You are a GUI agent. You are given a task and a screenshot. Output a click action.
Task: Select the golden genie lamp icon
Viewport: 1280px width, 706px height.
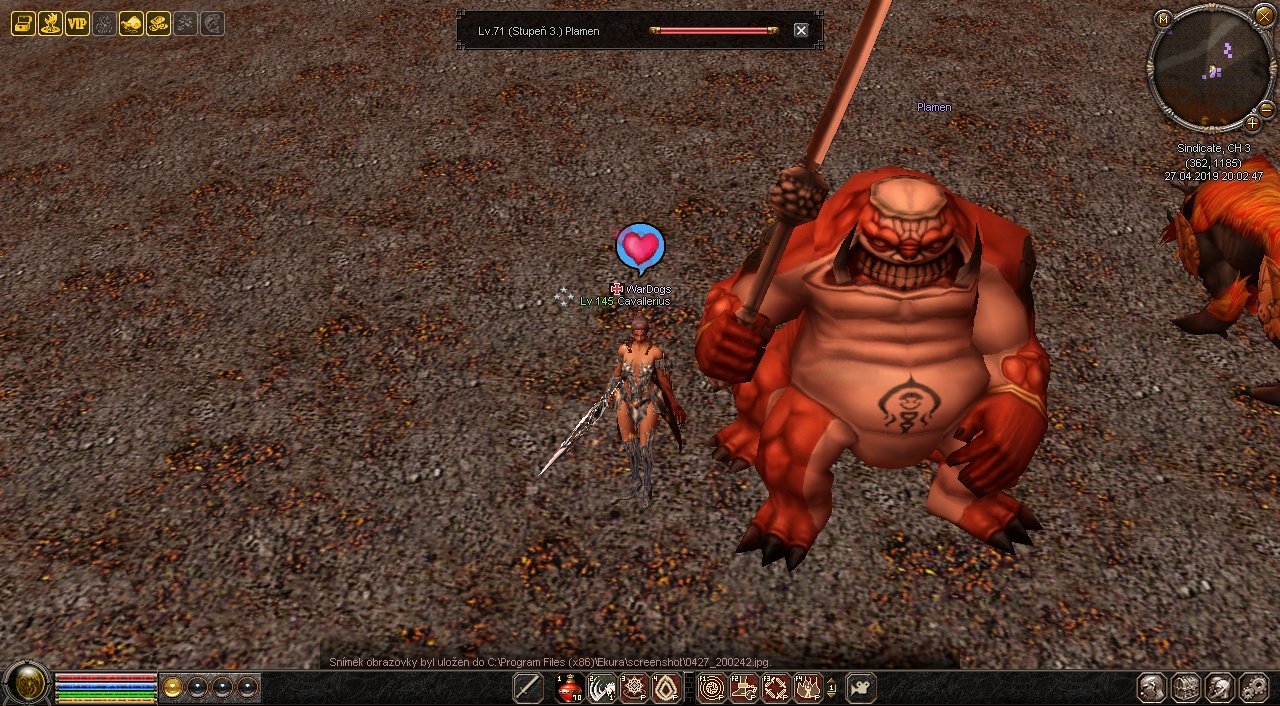tap(131, 24)
